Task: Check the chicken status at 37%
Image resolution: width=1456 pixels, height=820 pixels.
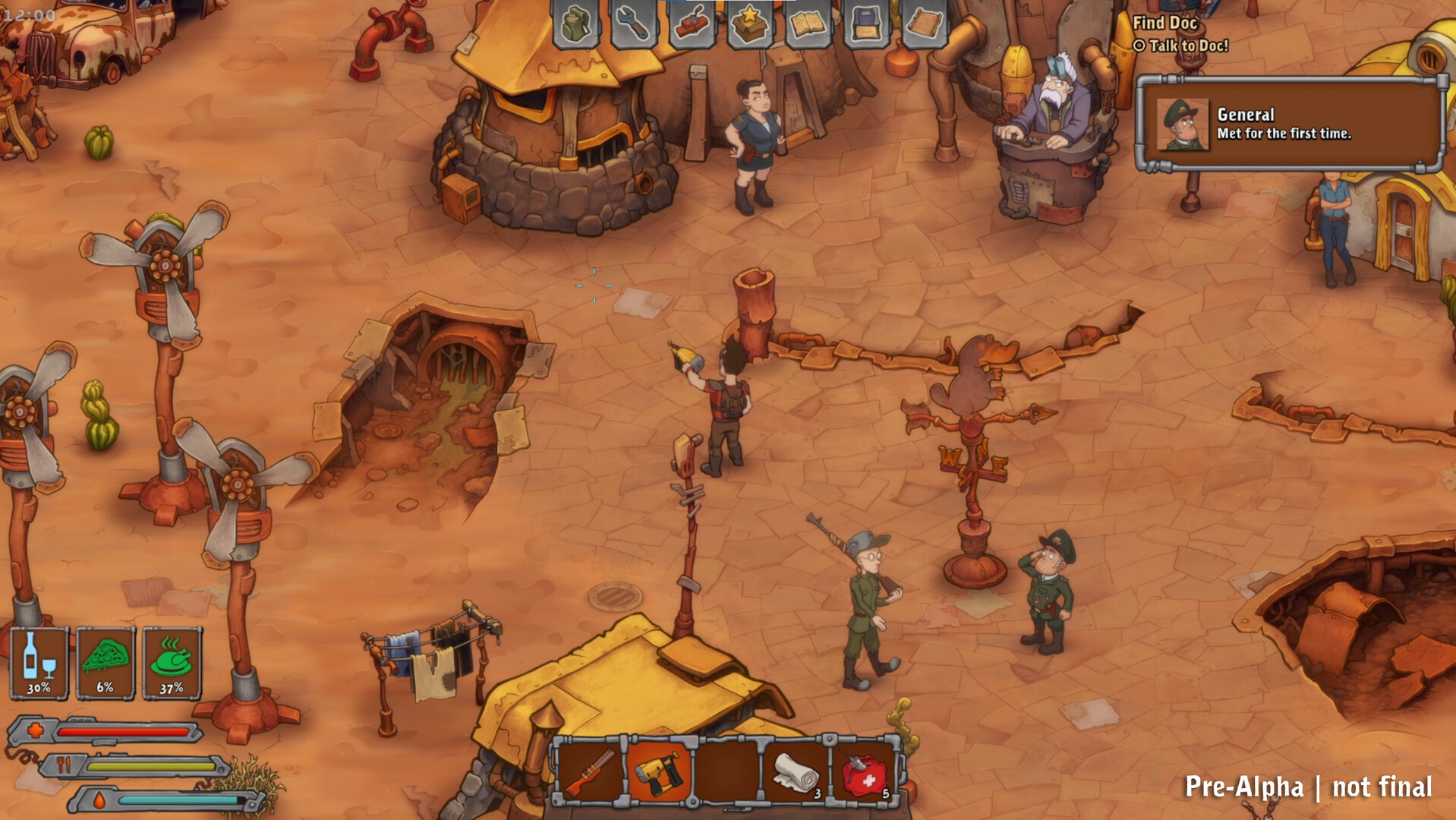Action: pyautogui.click(x=172, y=662)
